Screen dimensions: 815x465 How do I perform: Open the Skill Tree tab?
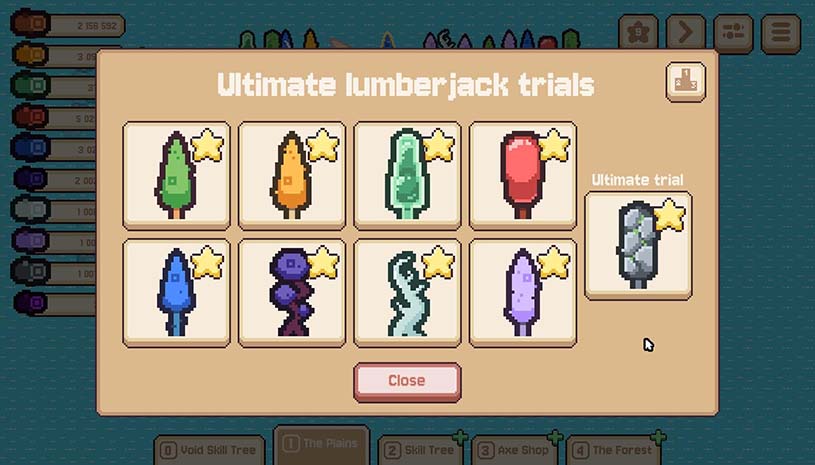(420, 450)
